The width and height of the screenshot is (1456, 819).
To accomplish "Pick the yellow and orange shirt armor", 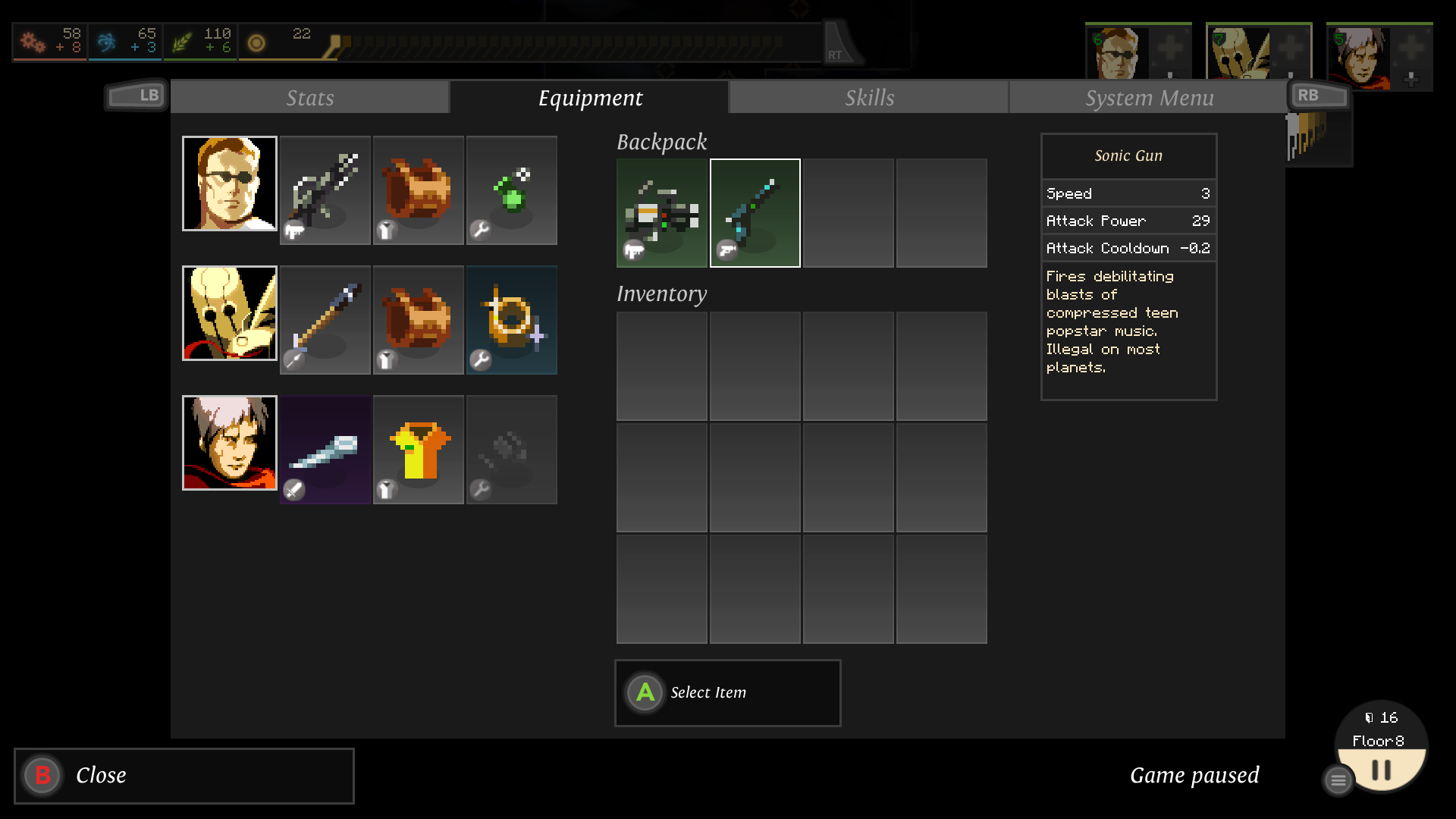I will tap(418, 450).
